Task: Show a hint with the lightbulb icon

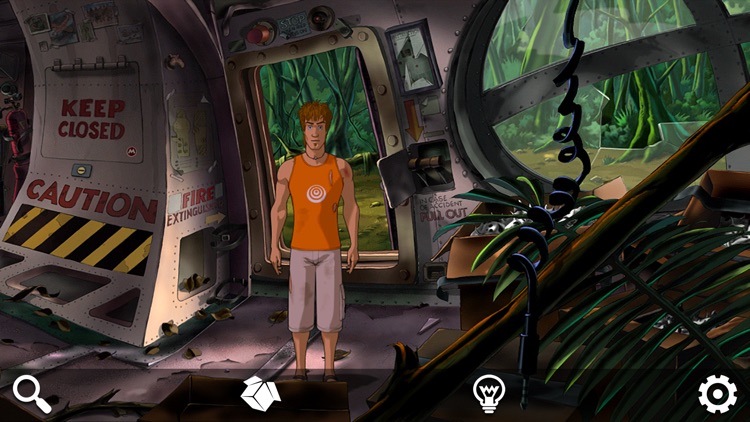Action: (x=488, y=394)
